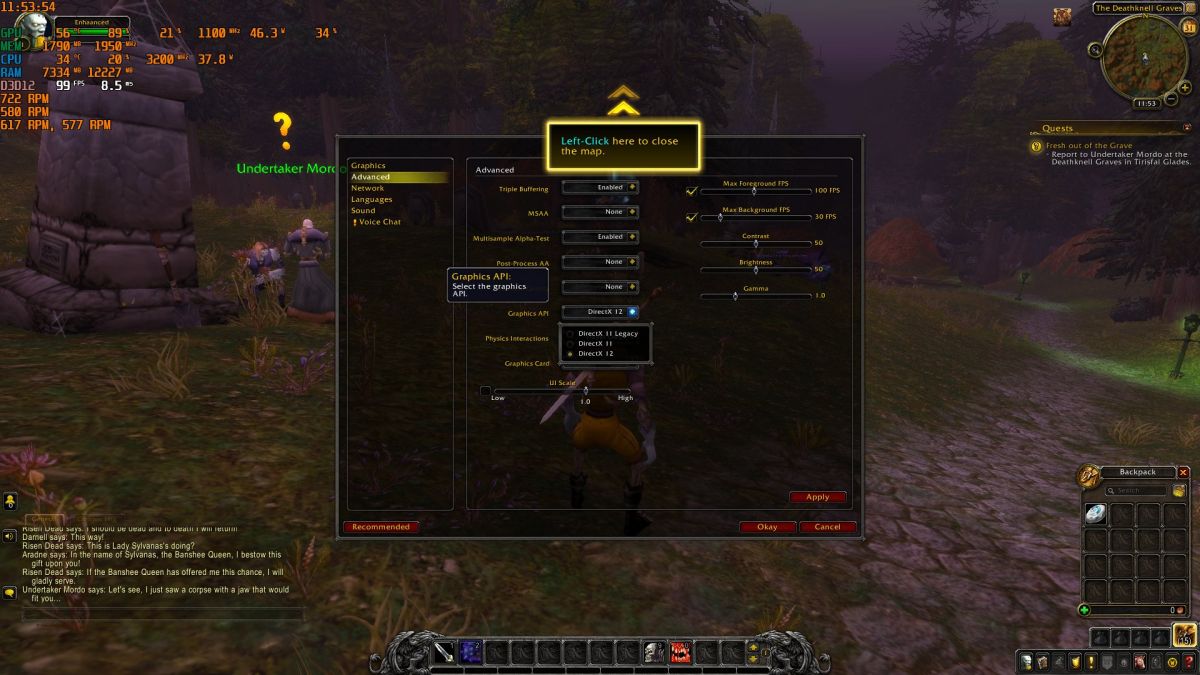The height and width of the screenshot is (675, 1200).
Task: Apply the settings changes
Action: [x=817, y=497]
